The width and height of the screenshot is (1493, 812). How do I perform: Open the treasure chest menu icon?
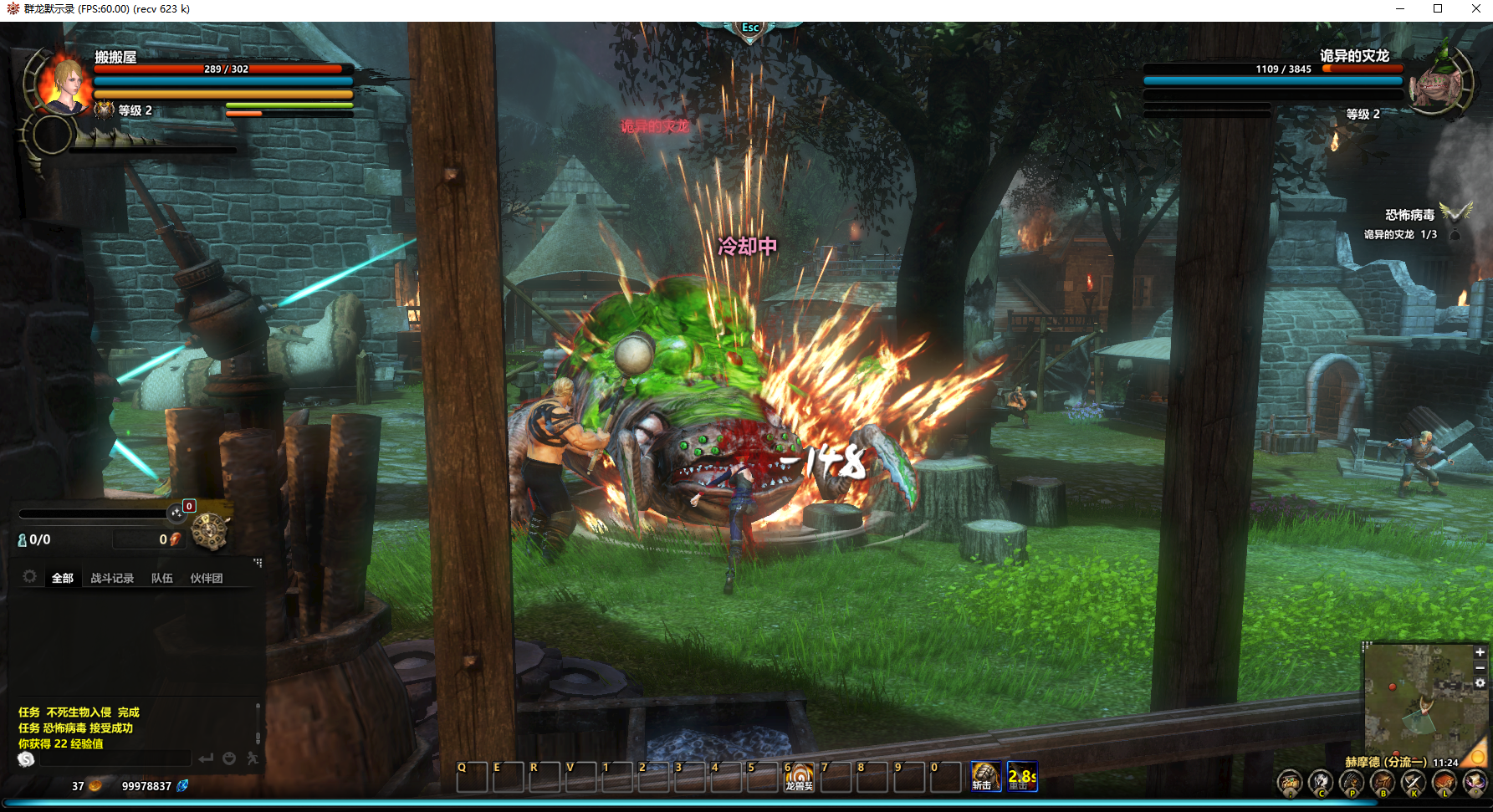click(1289, 784)
